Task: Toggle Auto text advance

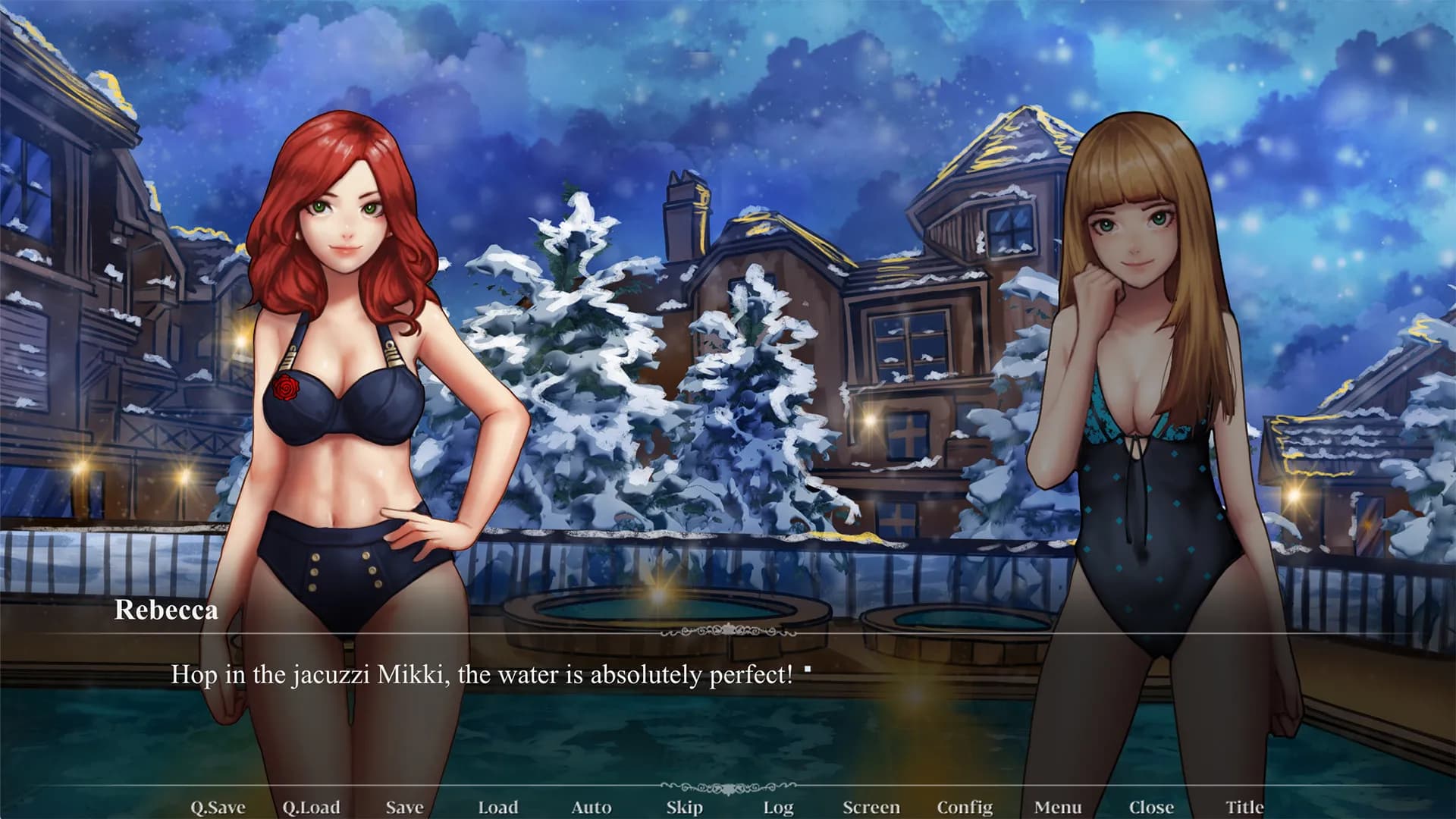Action: click(x=591, y=807)
